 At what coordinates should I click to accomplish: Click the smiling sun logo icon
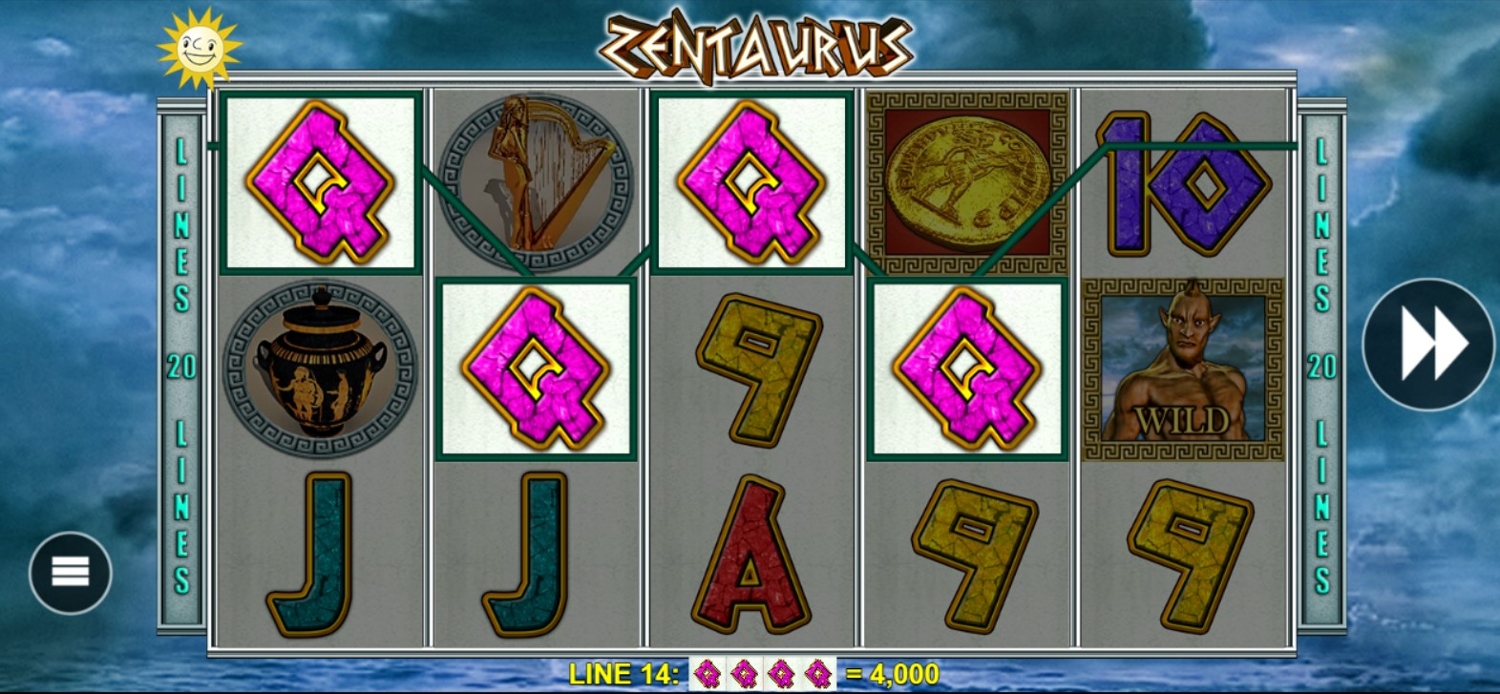(x=200, y=47)
